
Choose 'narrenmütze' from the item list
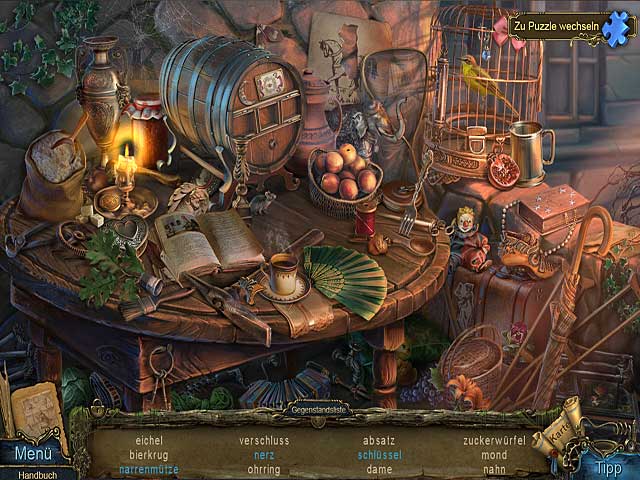[148, 468]
